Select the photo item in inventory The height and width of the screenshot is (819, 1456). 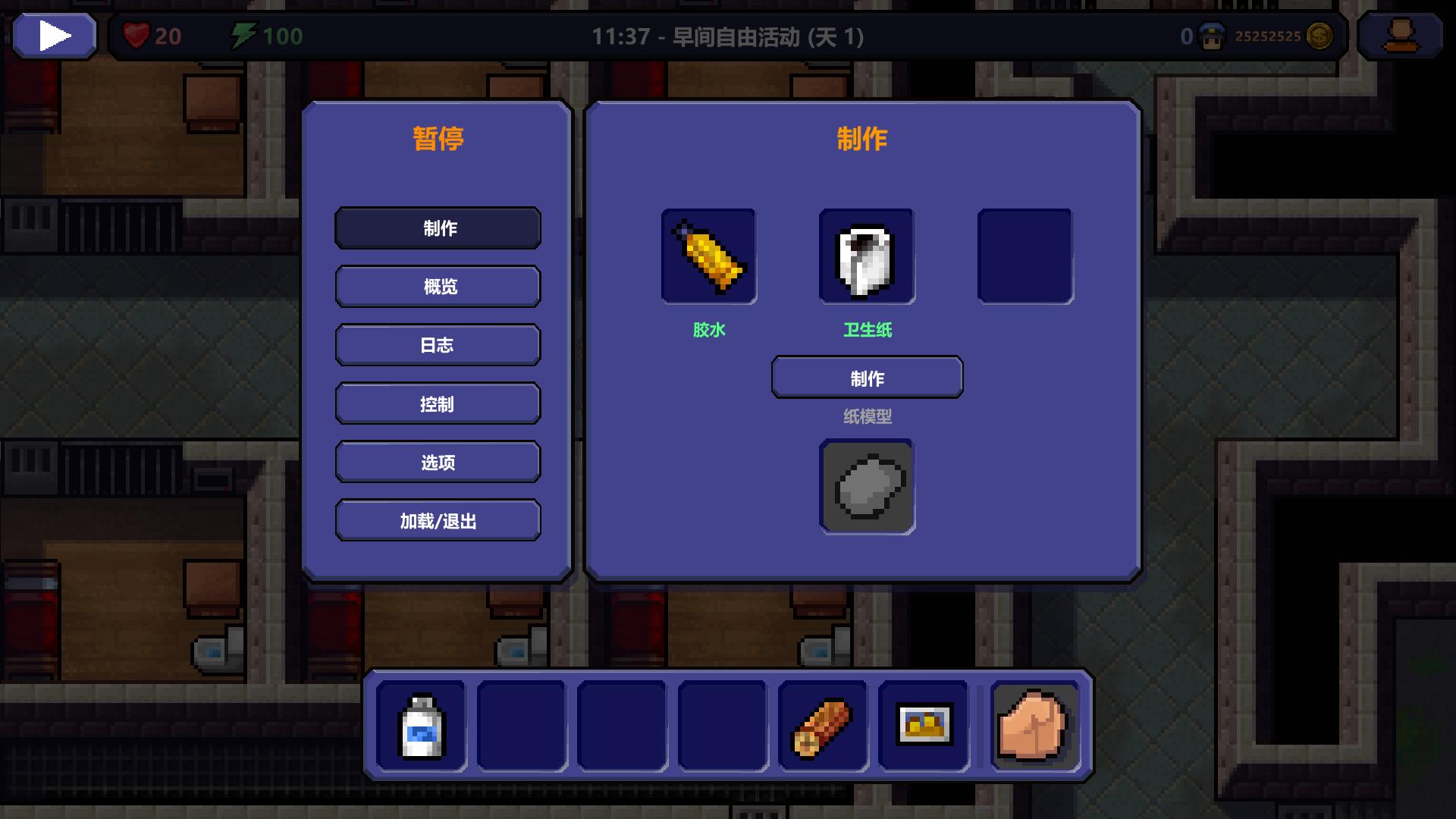pos(924,726)
